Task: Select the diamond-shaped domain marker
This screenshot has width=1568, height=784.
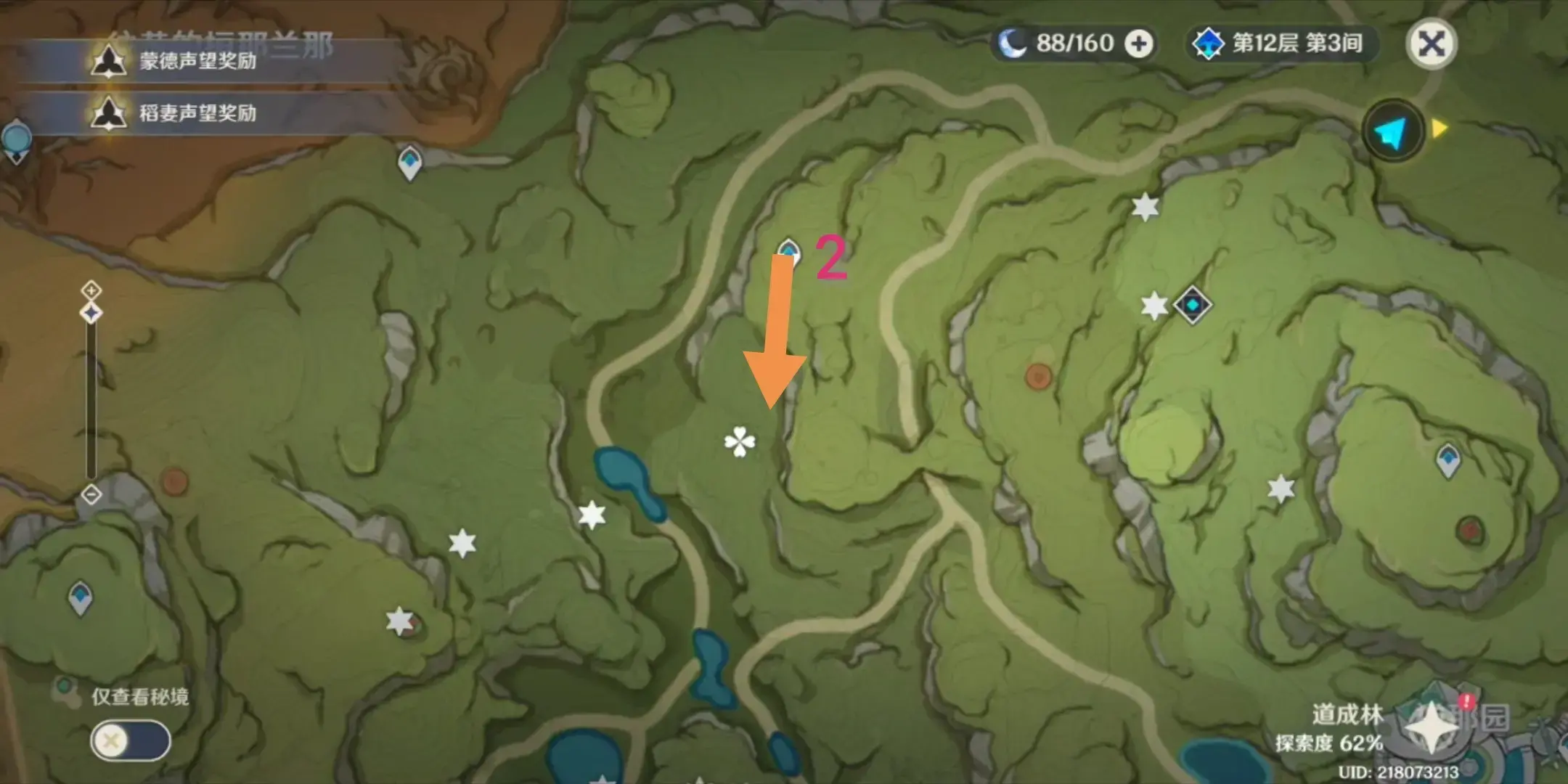Action: (1192, 305)
